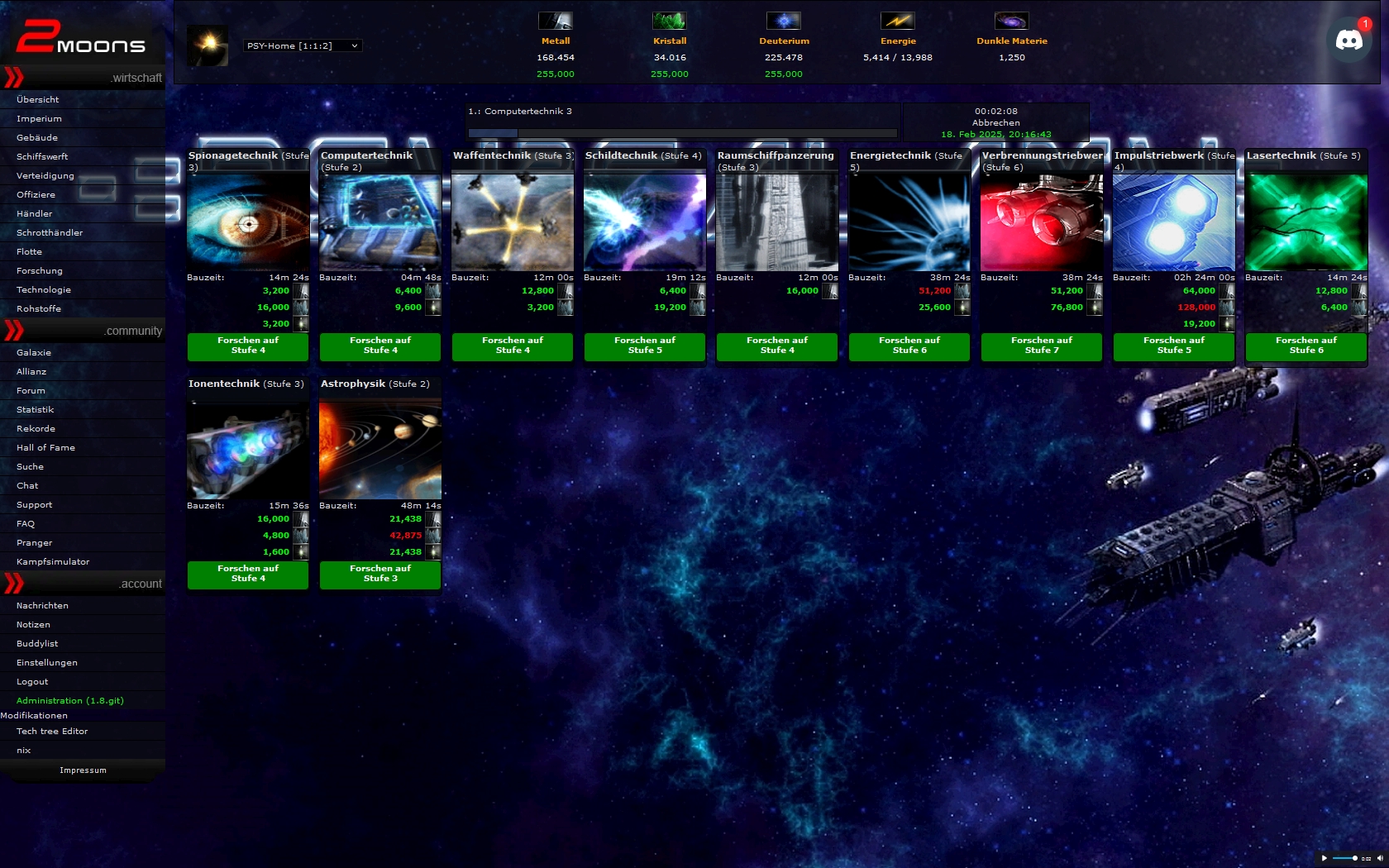1389x868 pixels.
Task: Go to the Gebäude menu entry
Action: tap(37, 137)
